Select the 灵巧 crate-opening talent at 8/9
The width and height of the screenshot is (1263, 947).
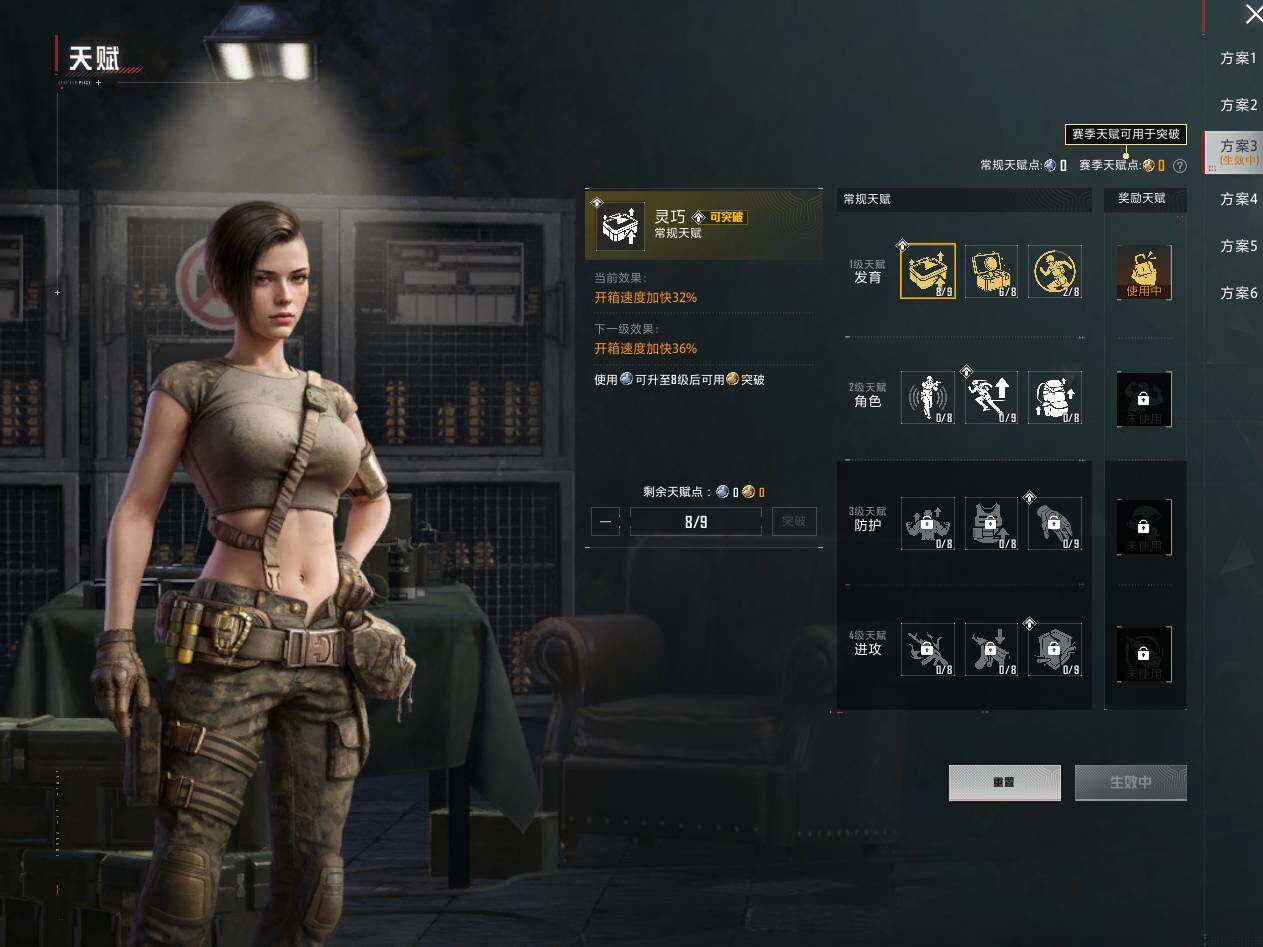(928, 271)
